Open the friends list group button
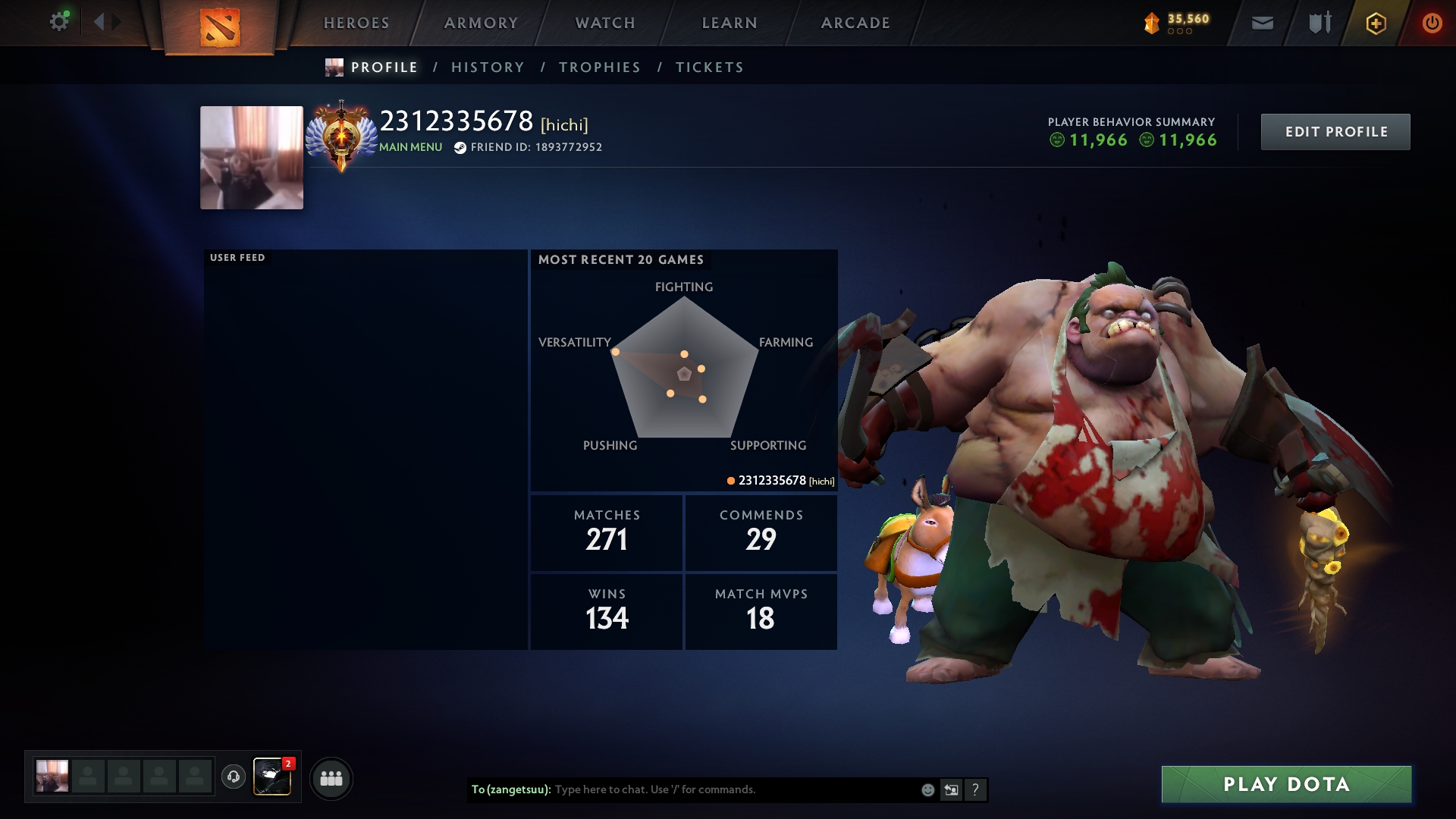The width and height of the screenshot is (1456, 819). [331, 778]
